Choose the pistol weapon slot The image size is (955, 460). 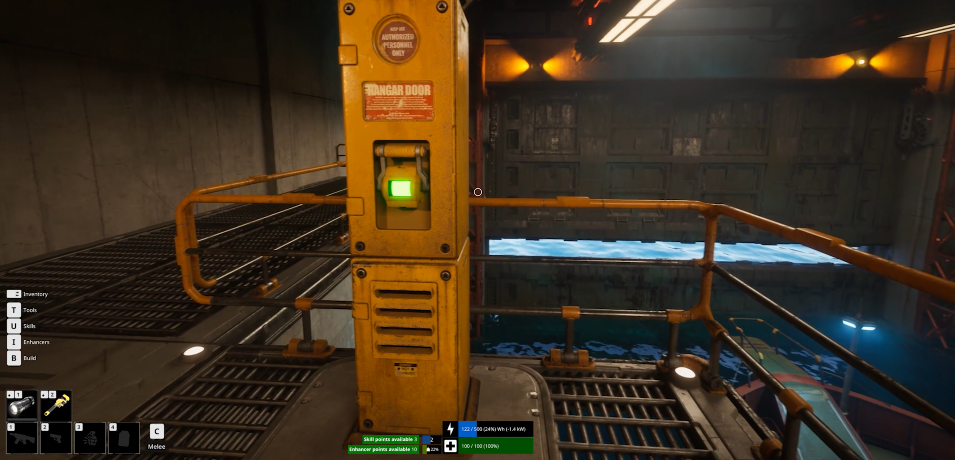click(x=55, y=438)
